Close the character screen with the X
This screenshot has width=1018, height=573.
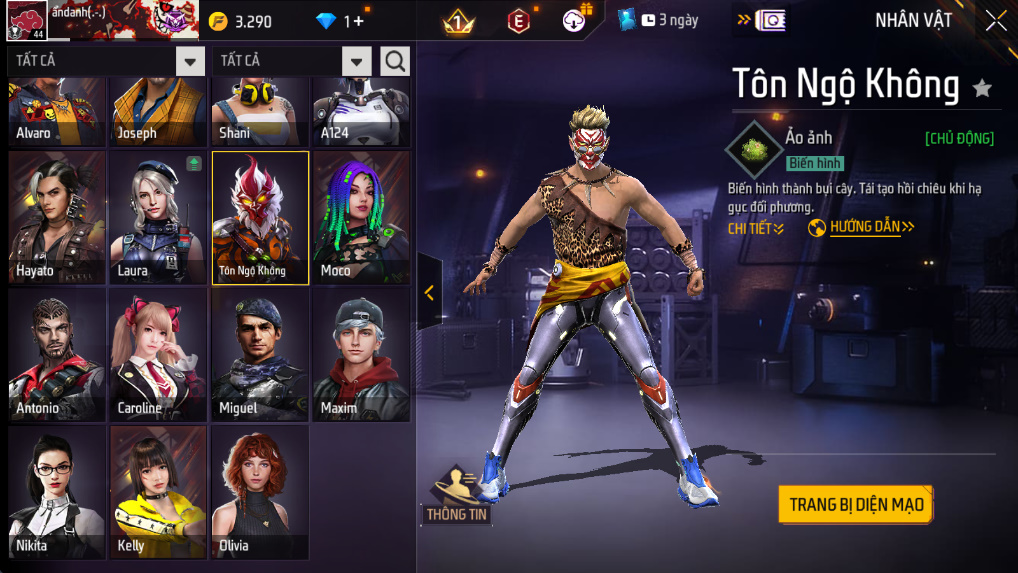[996, 20]
